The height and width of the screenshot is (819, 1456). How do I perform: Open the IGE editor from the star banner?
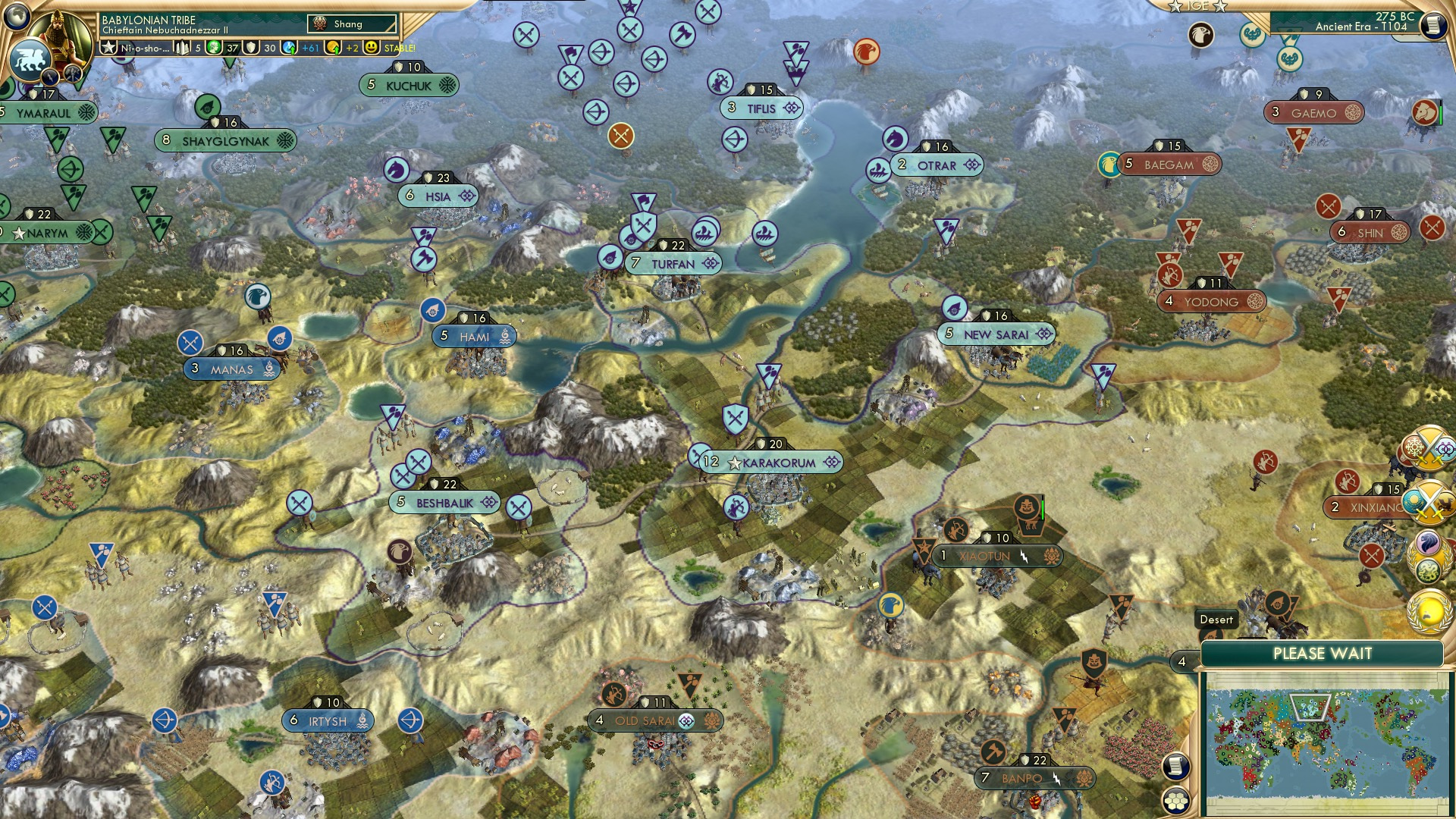point(1198,8)
